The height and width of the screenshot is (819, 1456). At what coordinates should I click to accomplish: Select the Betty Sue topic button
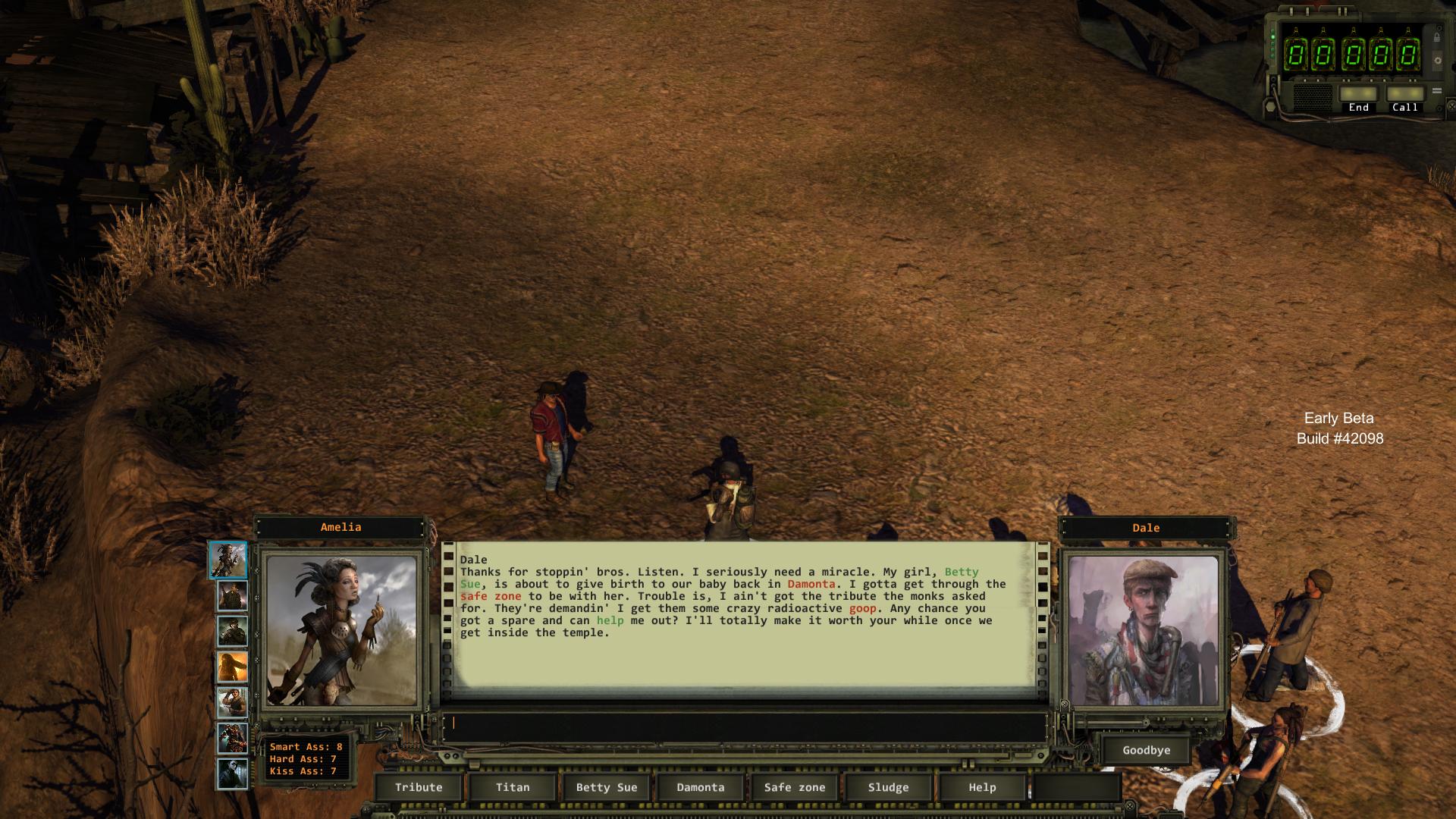coord(607,787)
